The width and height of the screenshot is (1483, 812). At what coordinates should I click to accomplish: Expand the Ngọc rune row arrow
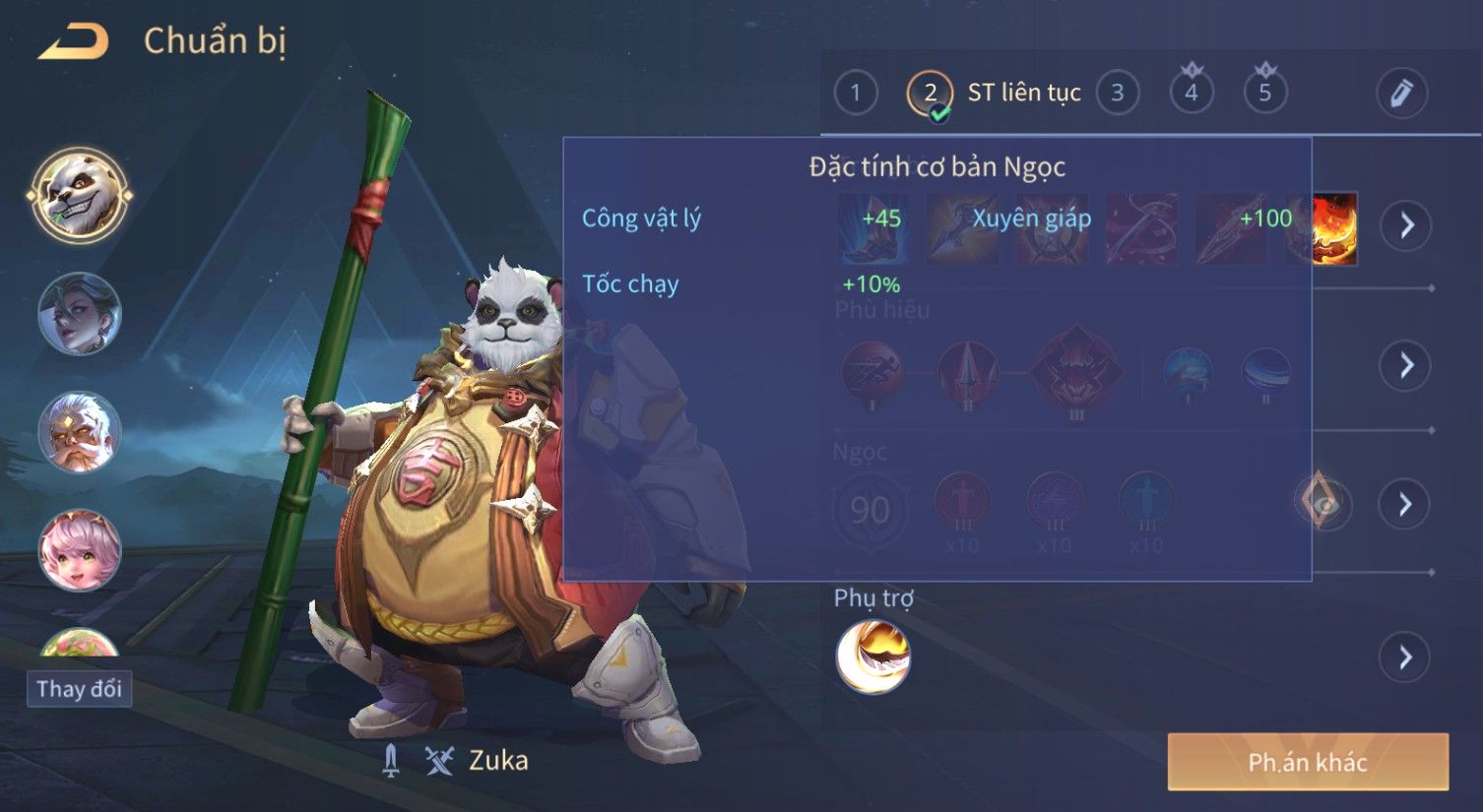(x=1405, y=505)
